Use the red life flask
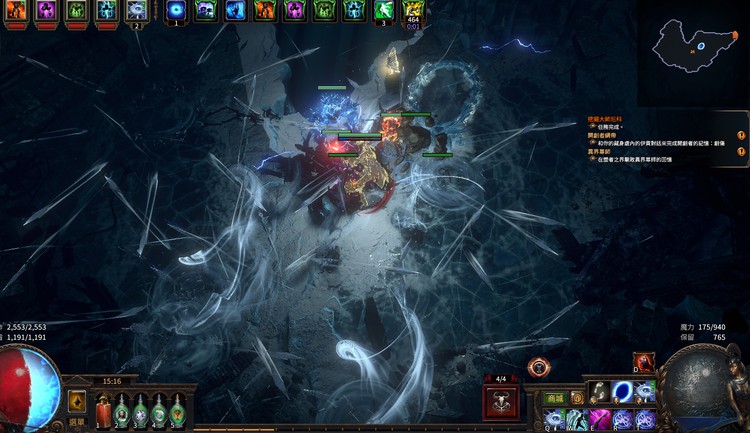The width and height of the screenshot is (750, 433). [103, 410]
